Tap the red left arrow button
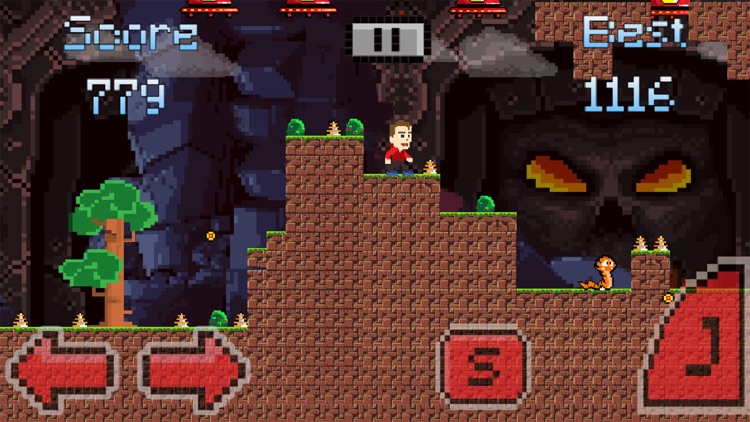 coord(62,371)
